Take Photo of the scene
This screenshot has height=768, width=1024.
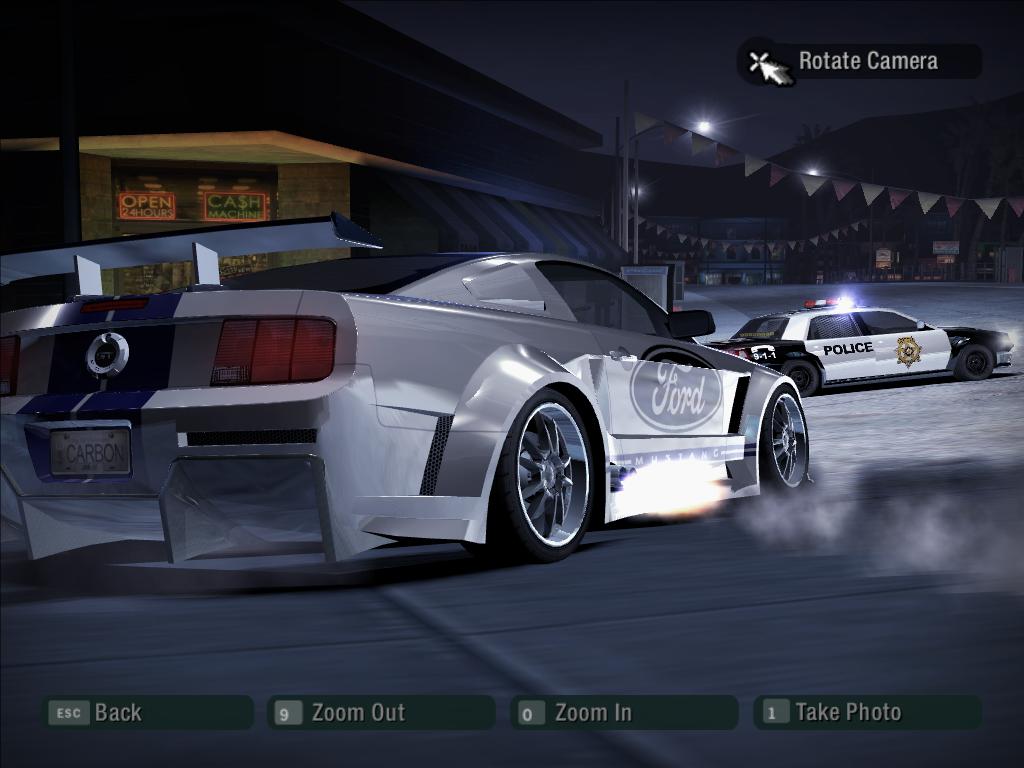[x=866, y=713]
